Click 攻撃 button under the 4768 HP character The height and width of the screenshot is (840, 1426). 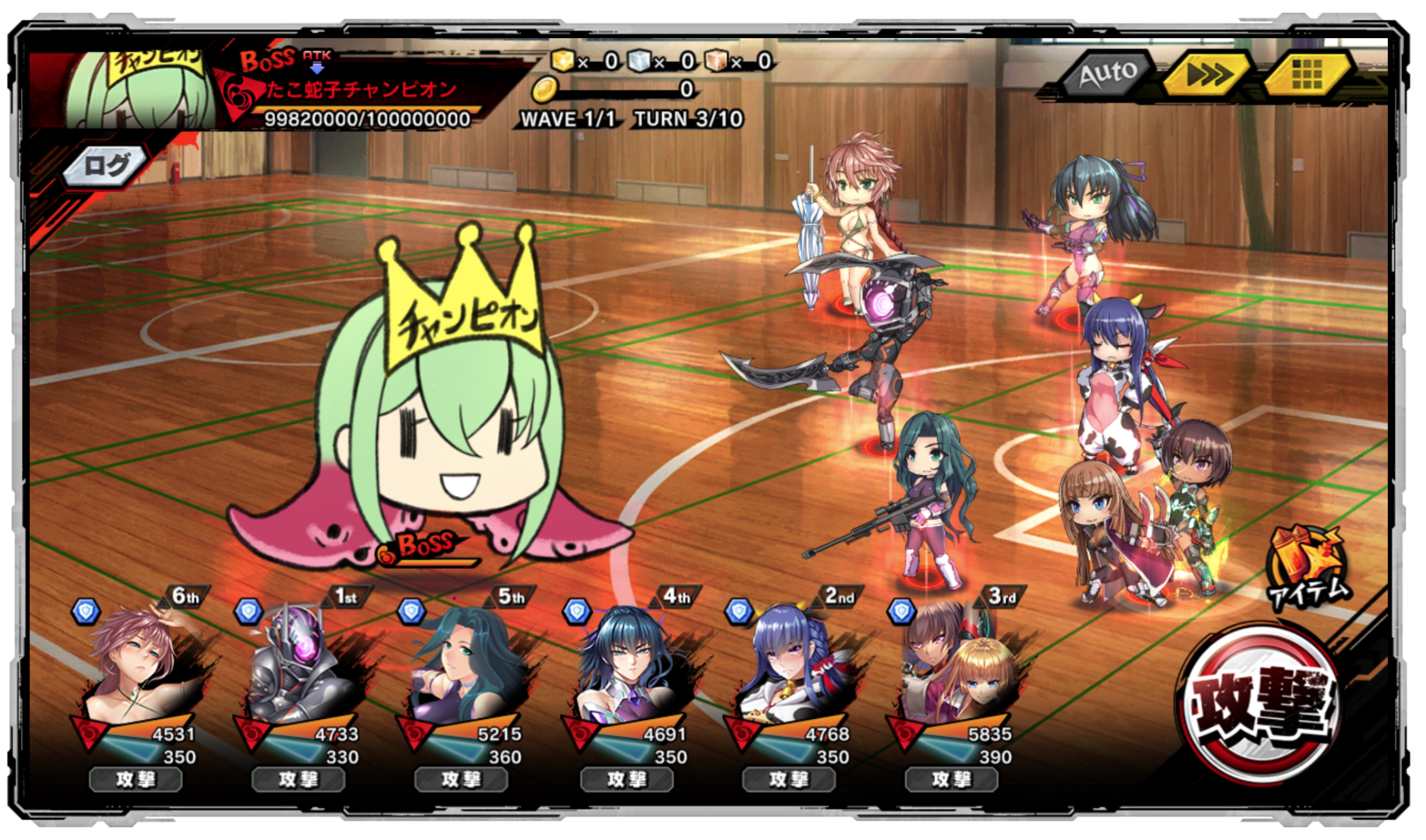tap(788, 779)
